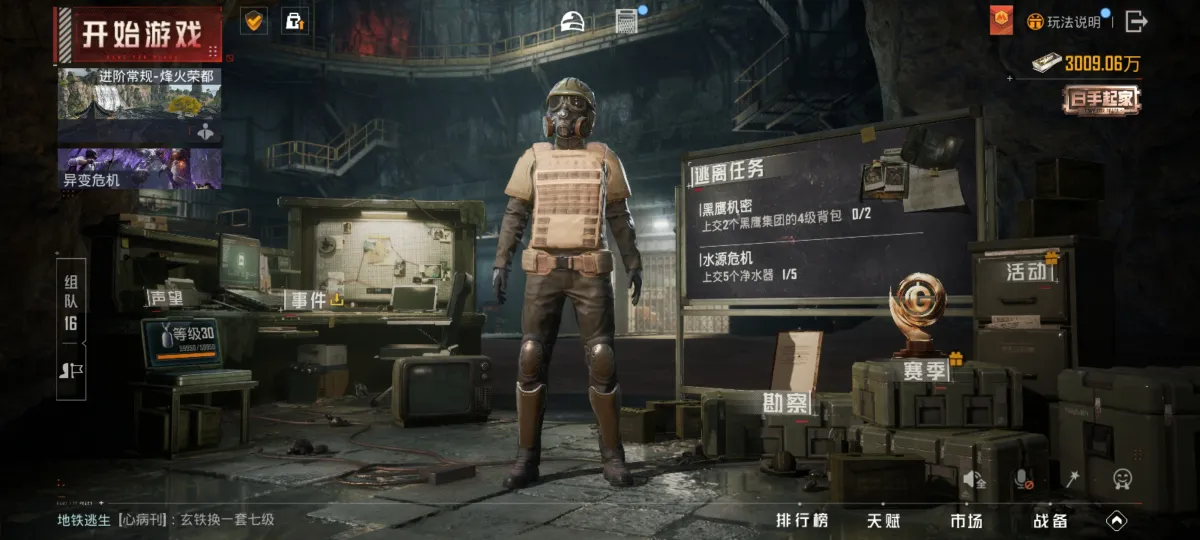Open the 勘察 survey label
1200x540 pixels.
786,404
